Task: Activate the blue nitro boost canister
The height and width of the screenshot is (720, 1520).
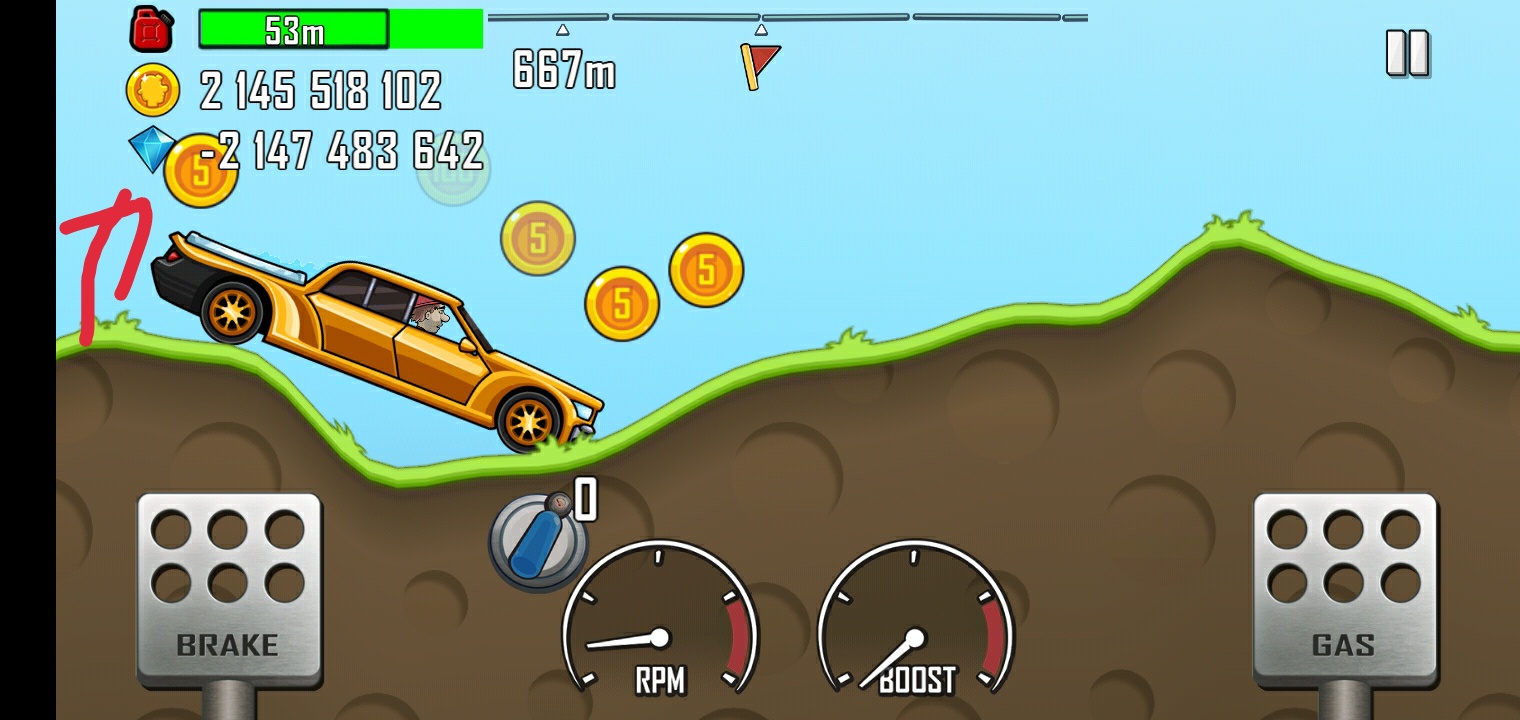Action: [537, 542]
